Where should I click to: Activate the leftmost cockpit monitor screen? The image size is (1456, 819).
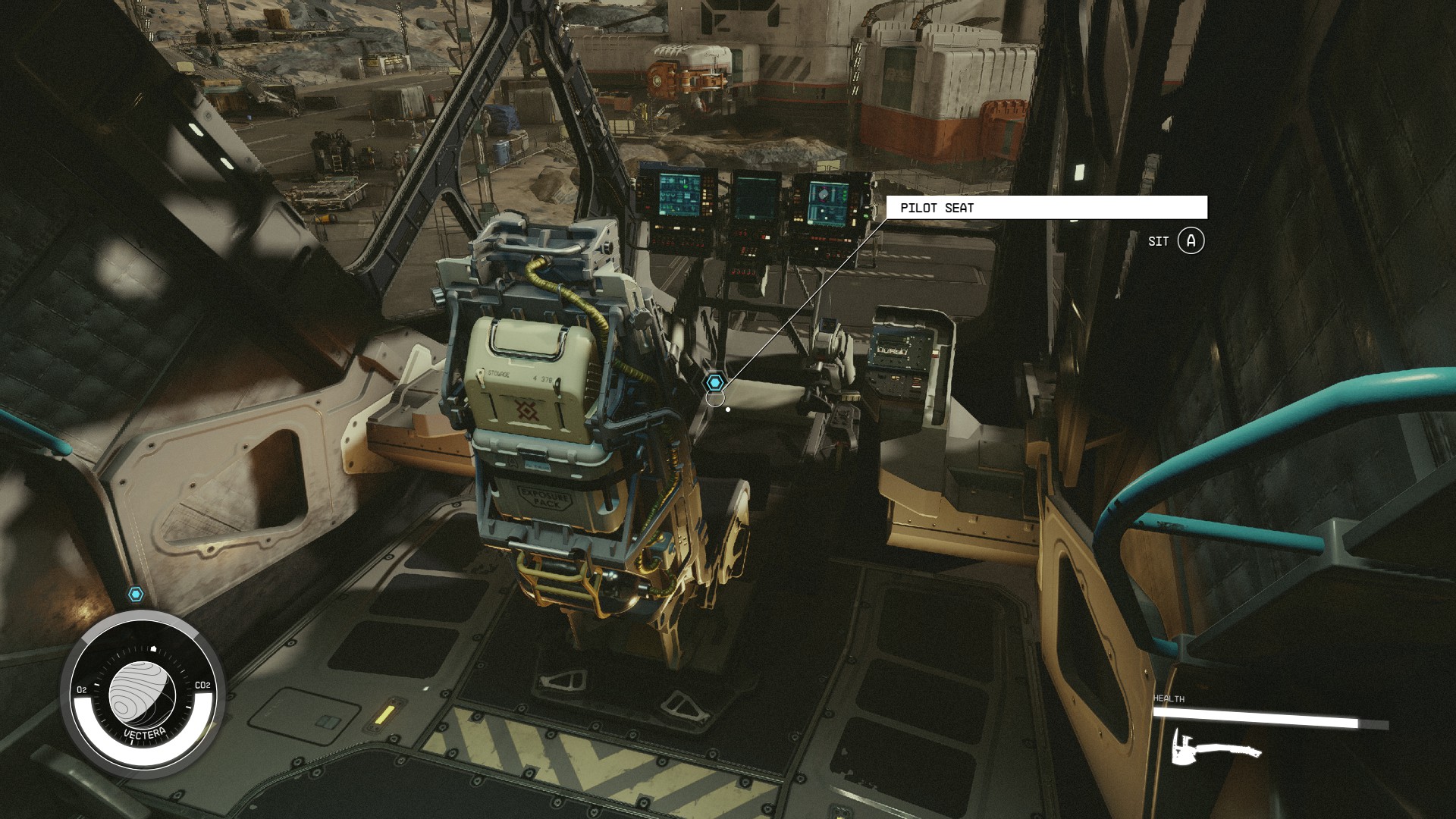pyautogui.click(x=681, y=196)
